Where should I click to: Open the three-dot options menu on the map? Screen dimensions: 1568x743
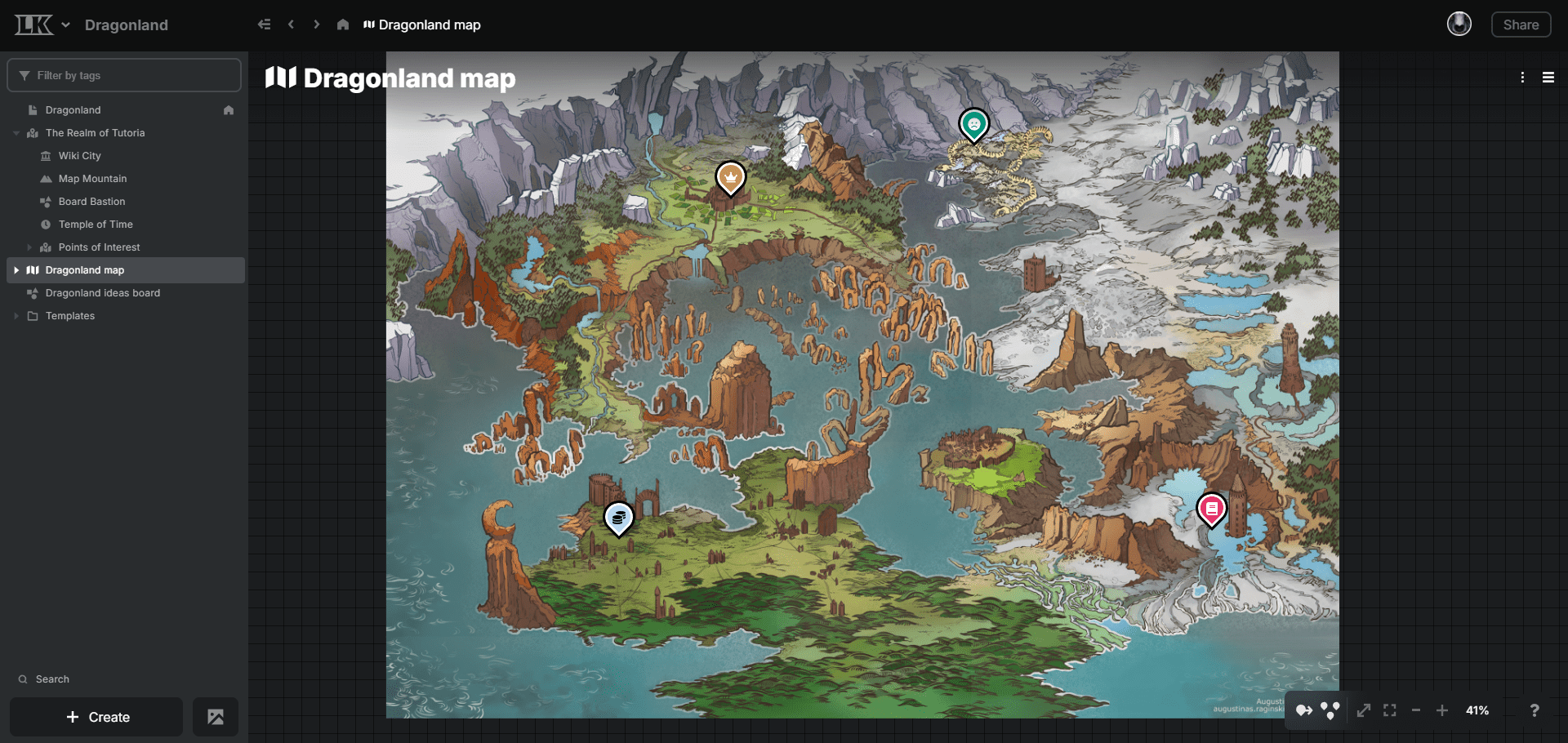click(x=1522, y=78)
